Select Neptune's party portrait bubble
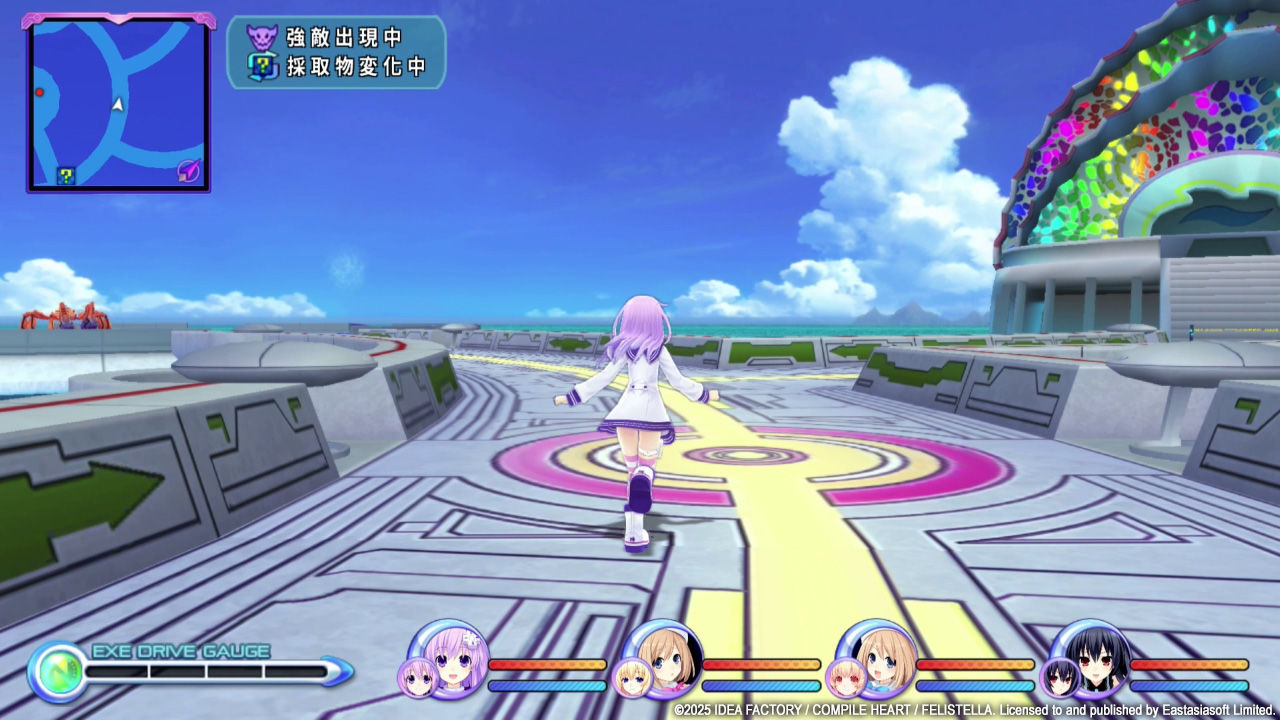 tap(448, 663)
